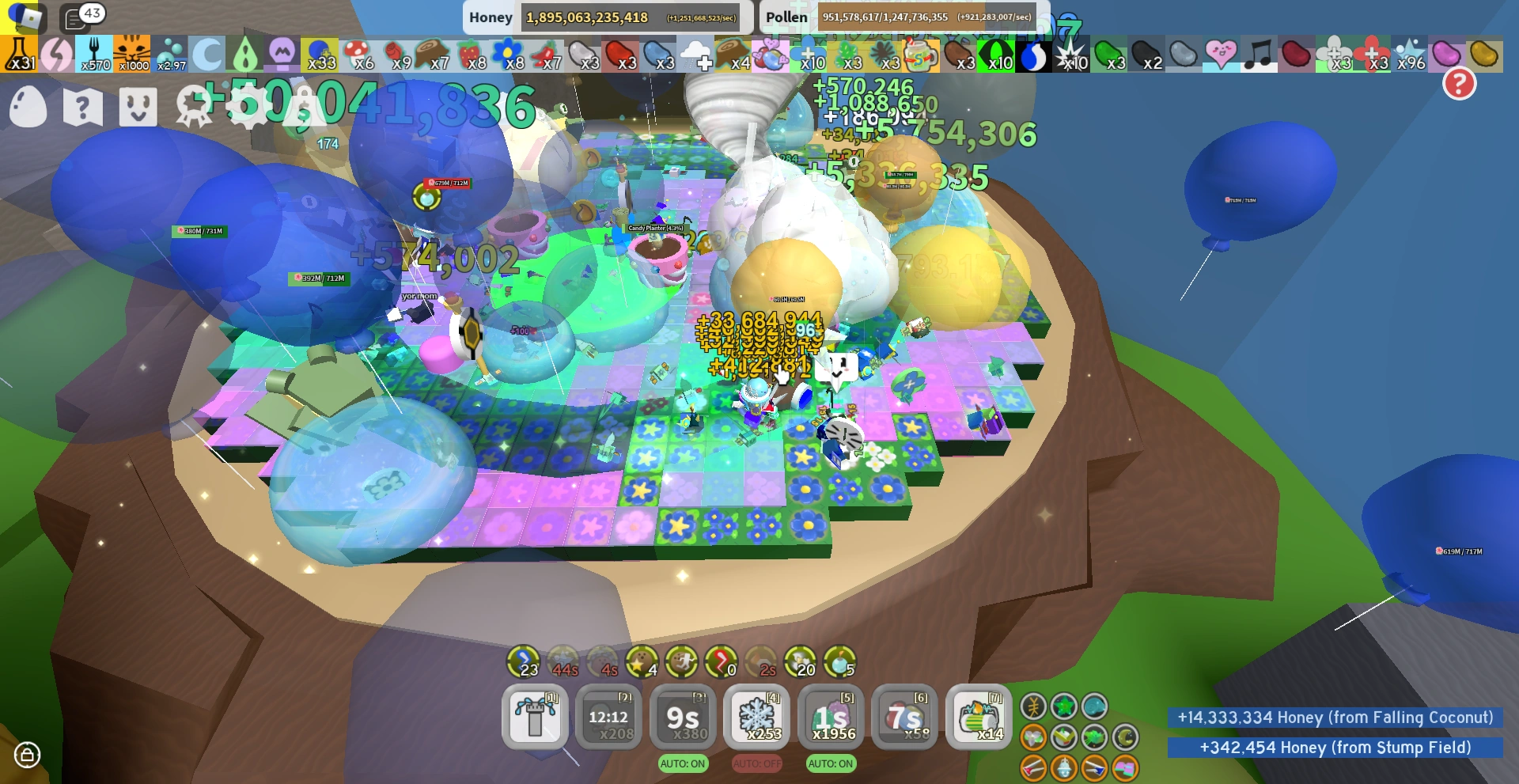Viewport: 1519px width, 784px height.
Task: Open the egg icon on the left sidebar
Action: (28, 106)
